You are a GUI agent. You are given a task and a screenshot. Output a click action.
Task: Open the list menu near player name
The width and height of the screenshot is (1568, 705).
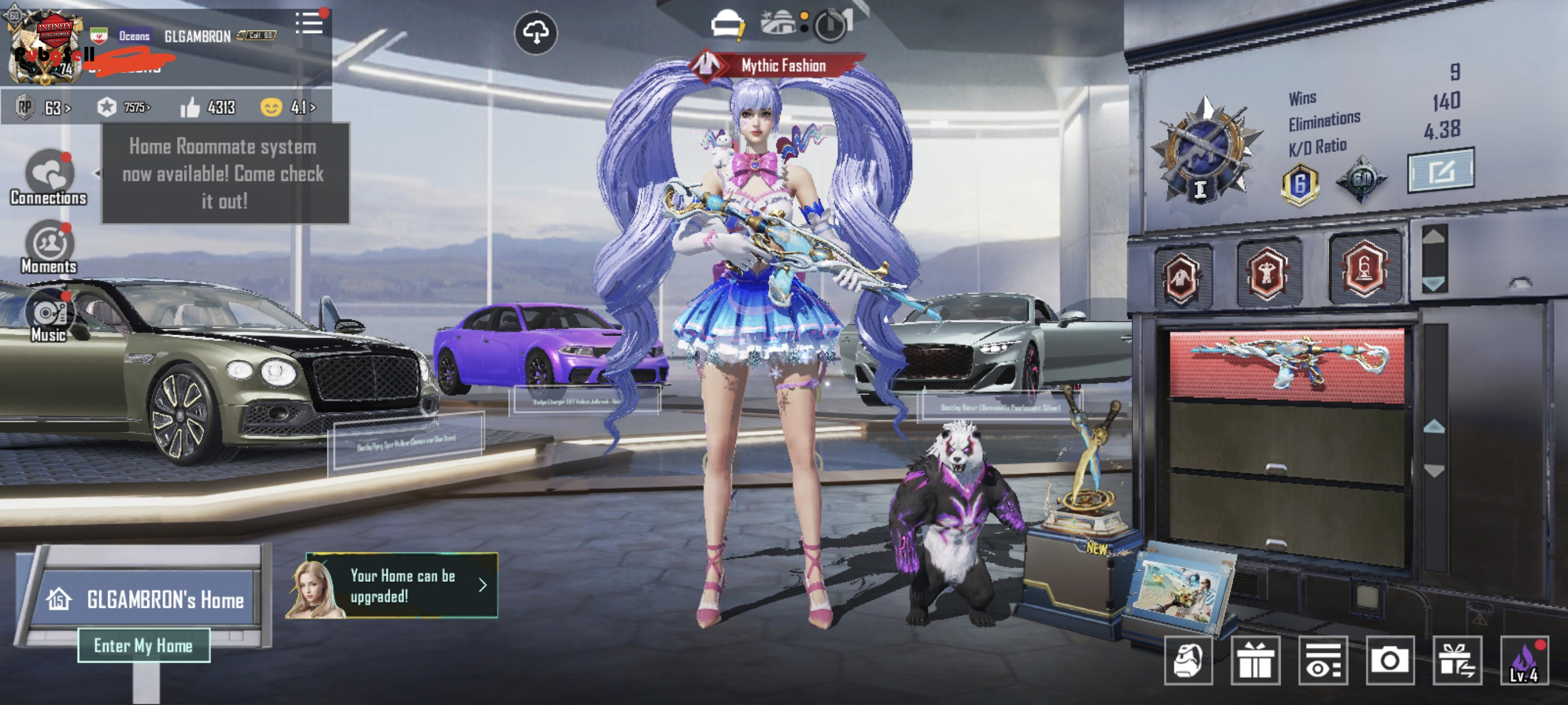click(x=309, y=23)
